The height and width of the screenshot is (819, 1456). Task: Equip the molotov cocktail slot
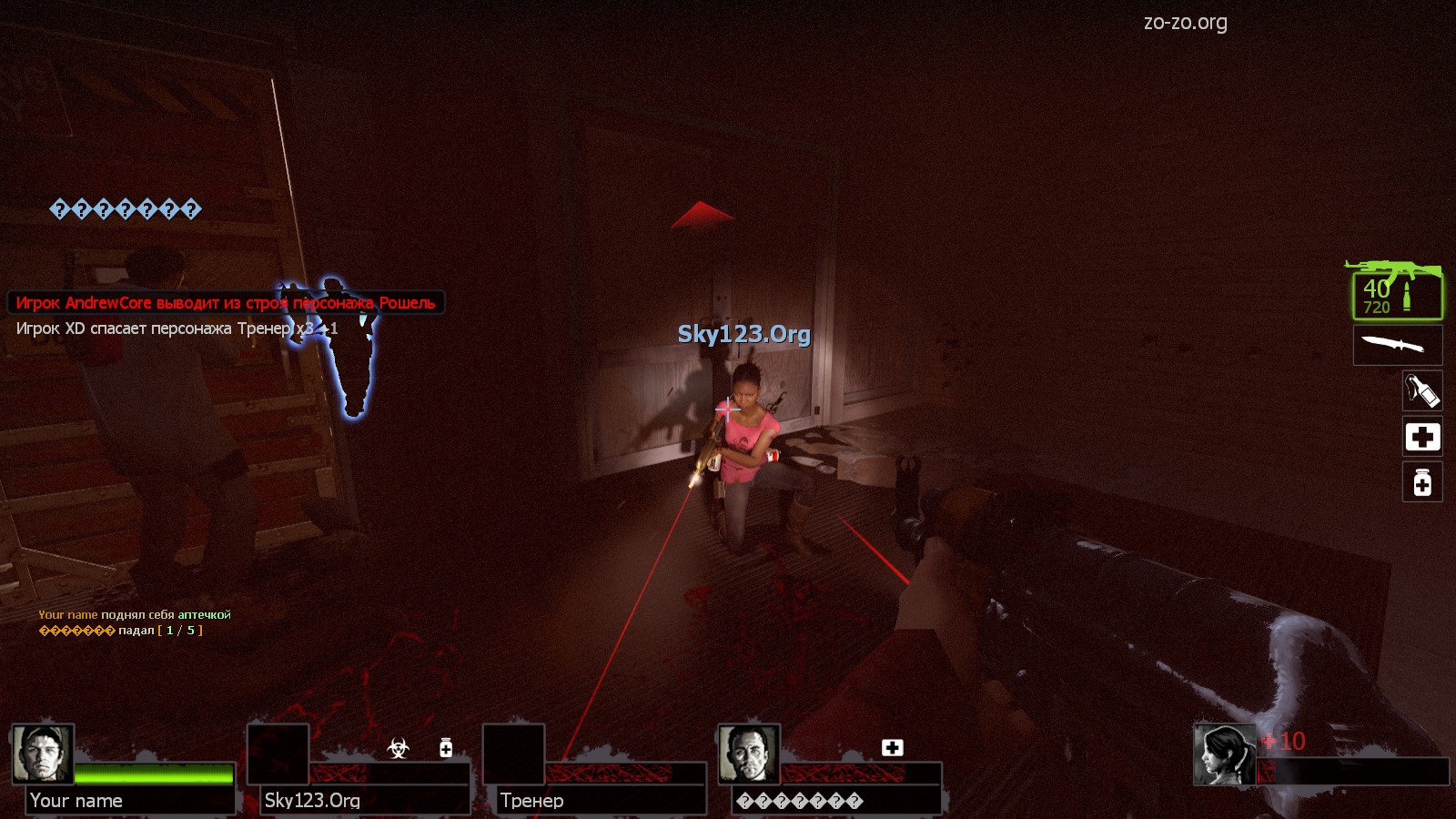pos(1422,390)
